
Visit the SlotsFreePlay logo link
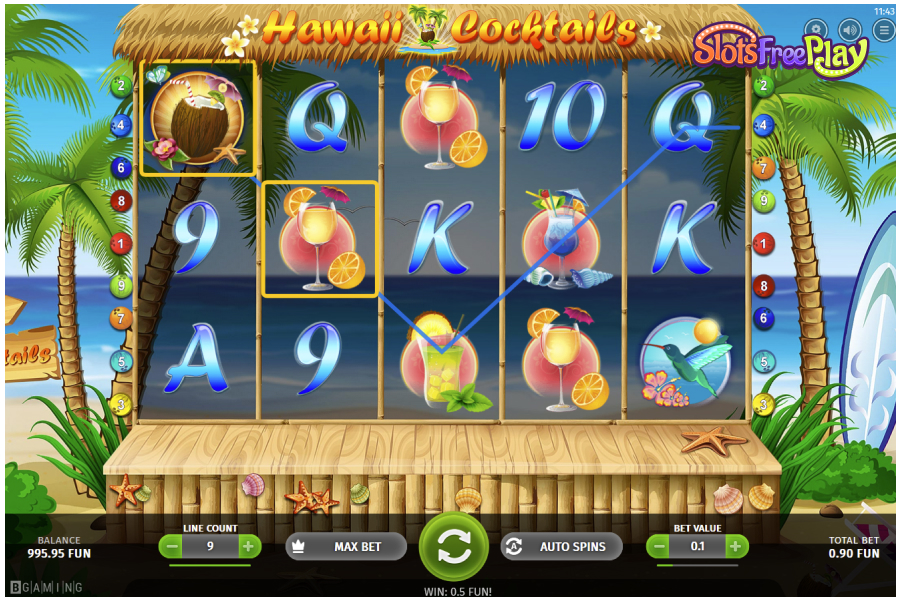[x=780, y=52]
